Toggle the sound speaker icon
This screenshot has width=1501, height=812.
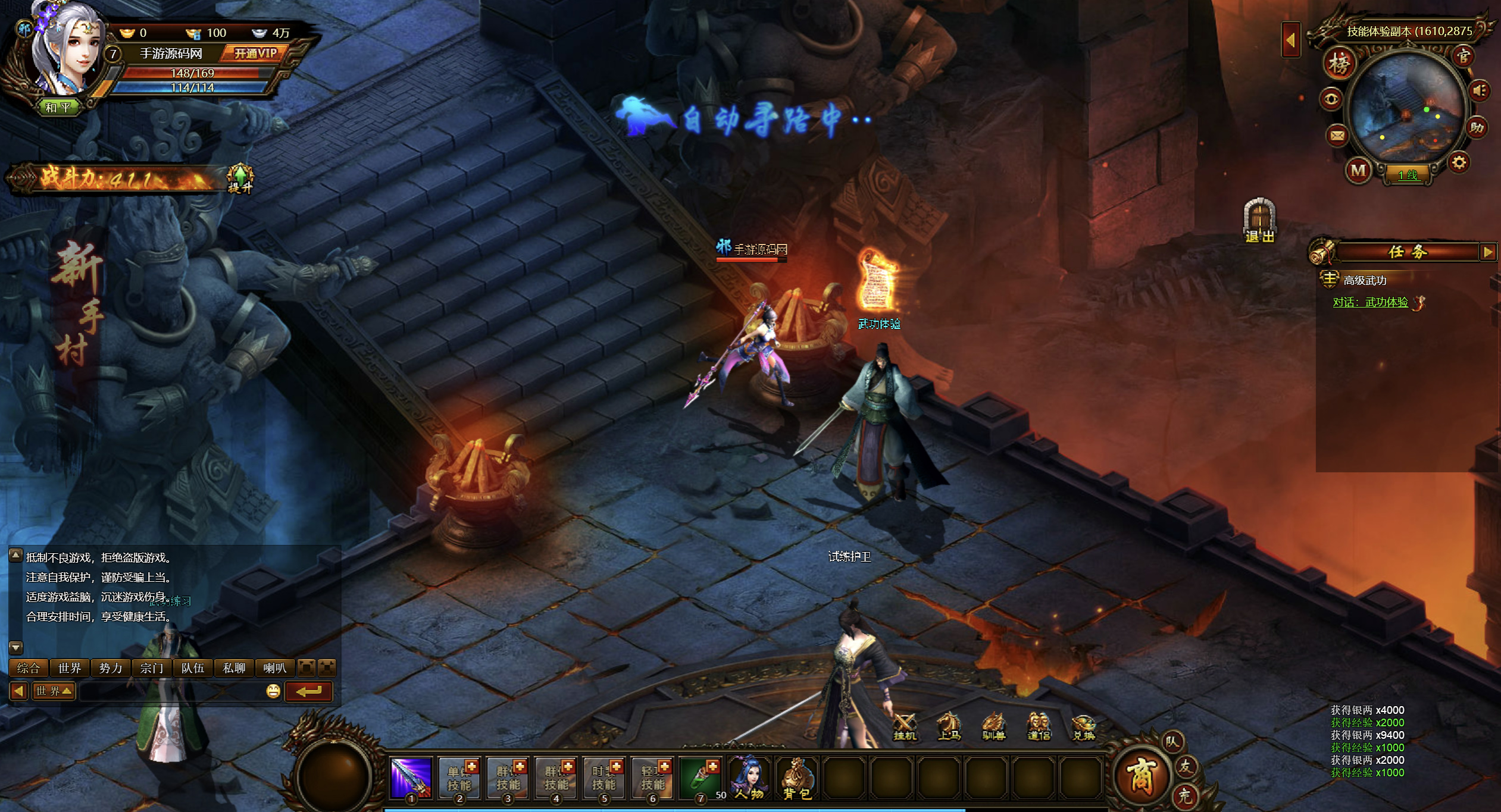pos(1479,91)
